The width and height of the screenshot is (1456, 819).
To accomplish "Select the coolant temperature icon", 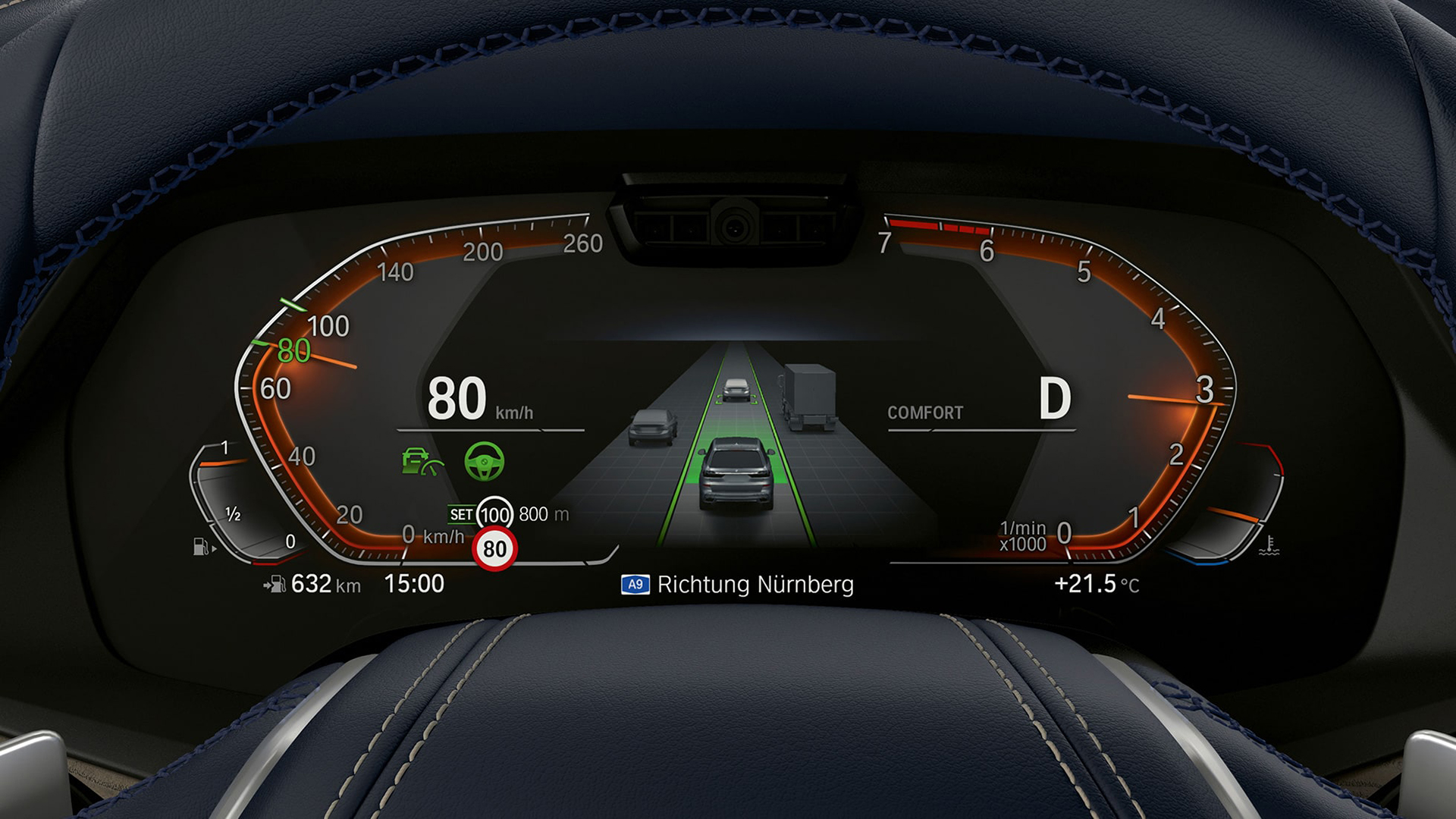I will click(x=1269, y=546).
